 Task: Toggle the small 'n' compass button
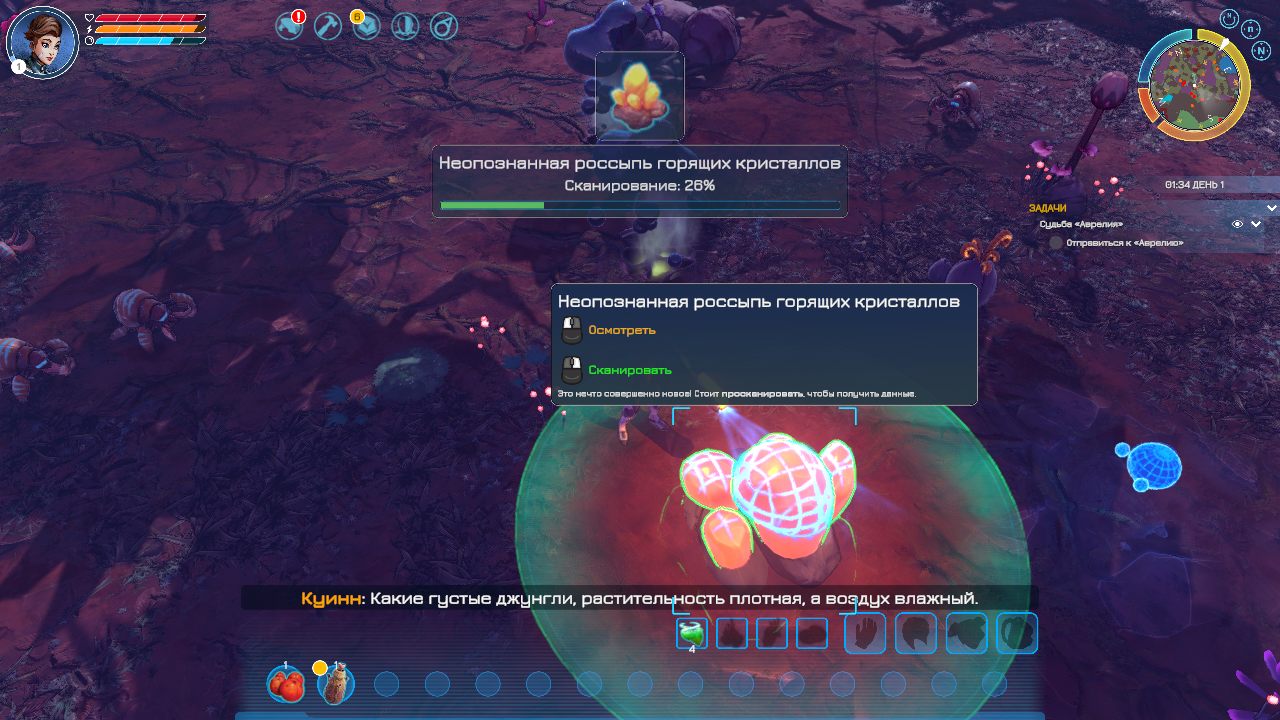point(1251,29)
